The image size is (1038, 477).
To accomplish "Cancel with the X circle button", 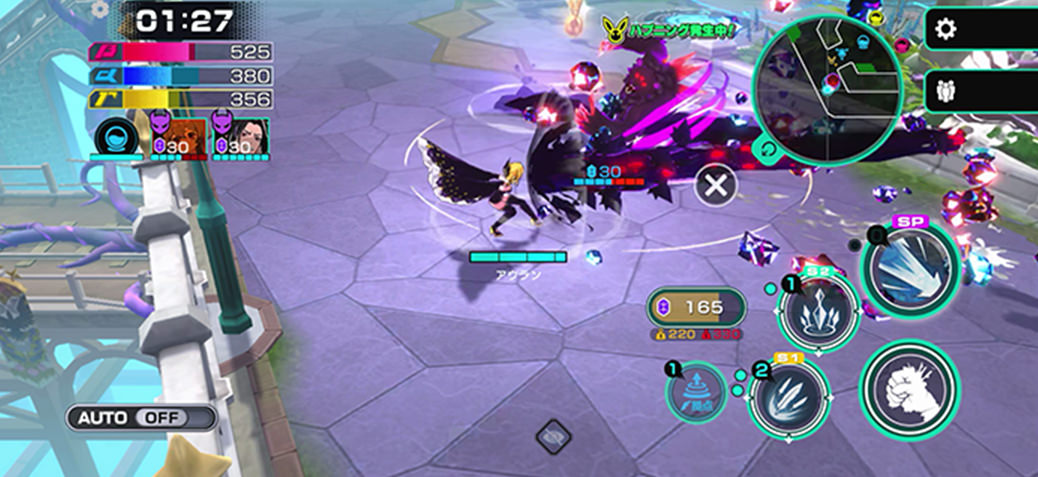I will point(716,186).
